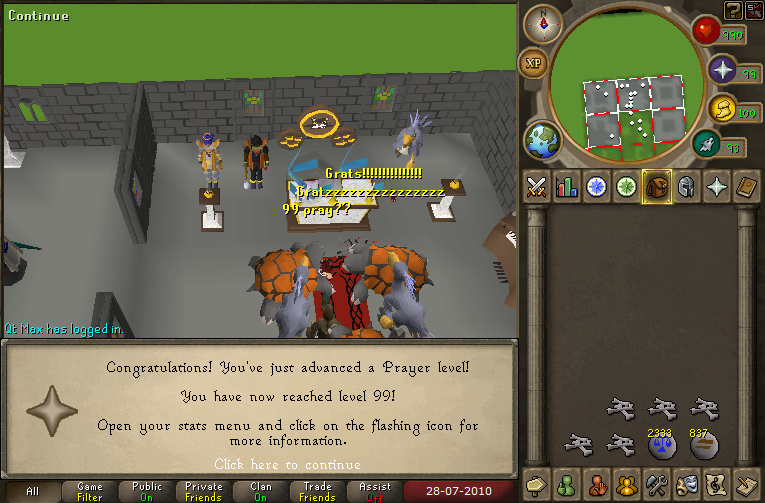Image resolution: width=765 pixels, height=503 pixels.
Task: Activate the prayer orb
Action: (722, 71)
